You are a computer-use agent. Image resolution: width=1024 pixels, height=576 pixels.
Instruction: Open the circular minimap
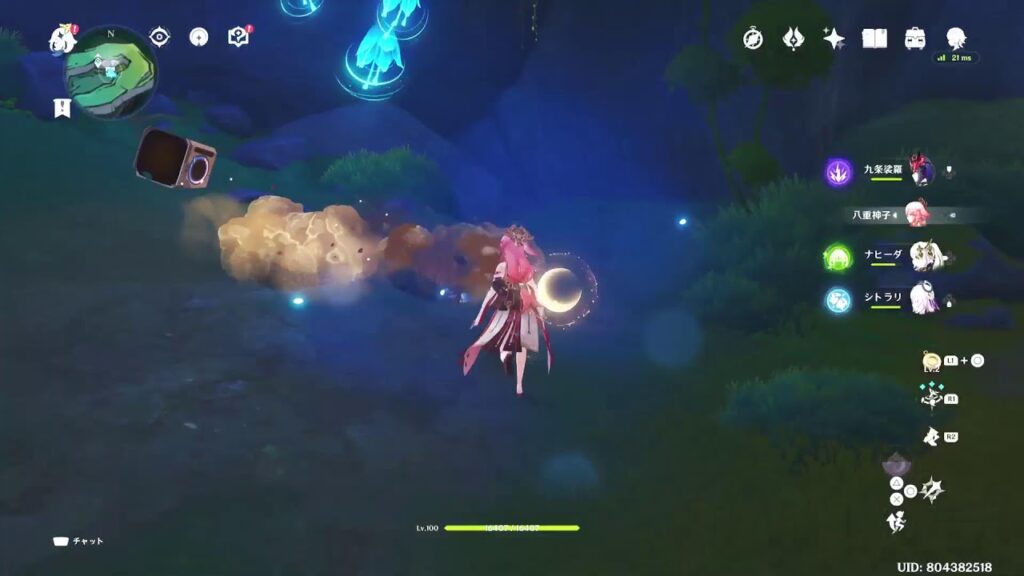tap(111, 71)
